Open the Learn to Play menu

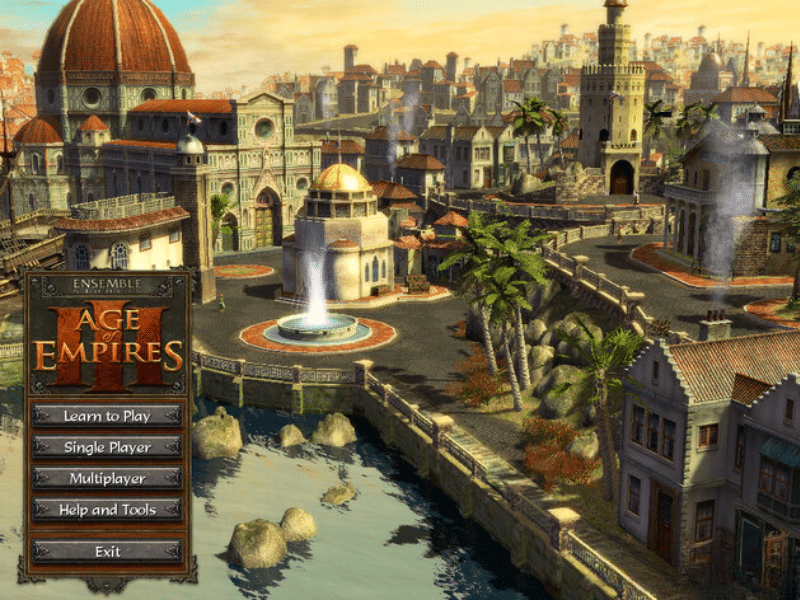coord(107,415)
